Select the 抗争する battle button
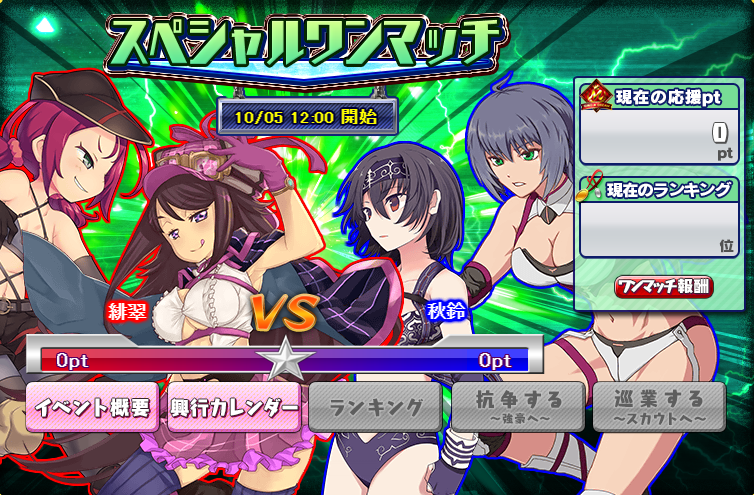This screenshot has width=754, height=495. click(x=517, y=406)
